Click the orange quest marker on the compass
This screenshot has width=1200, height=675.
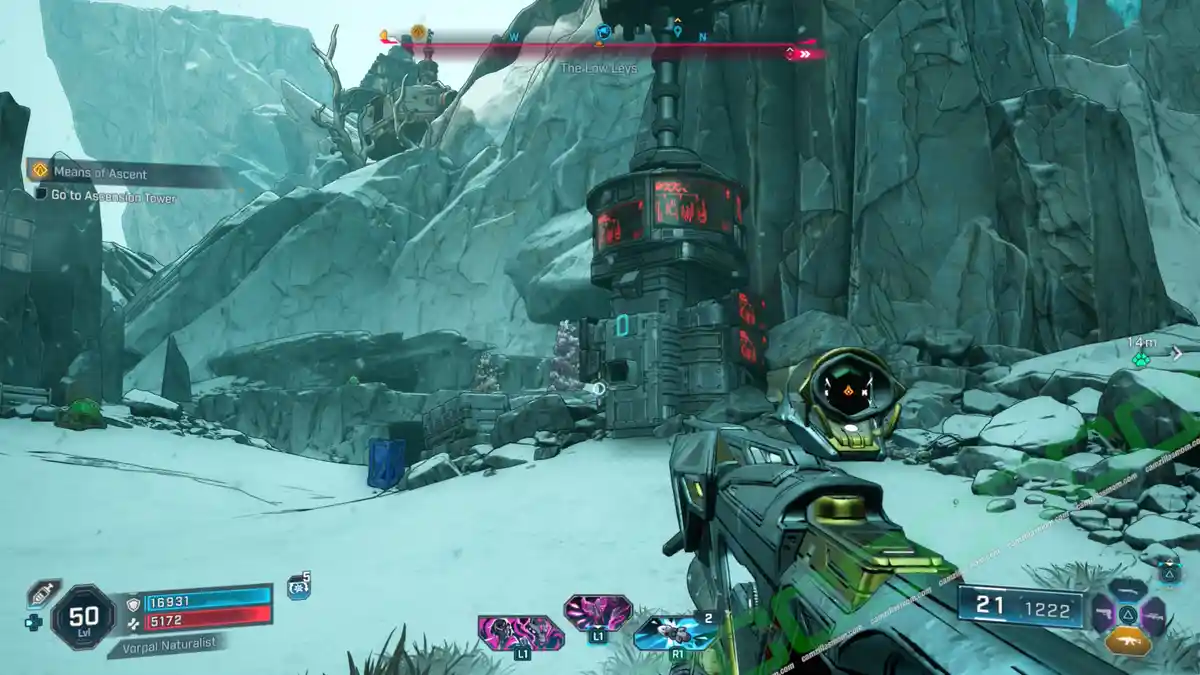pyautogui.click(x=417, y=32)
